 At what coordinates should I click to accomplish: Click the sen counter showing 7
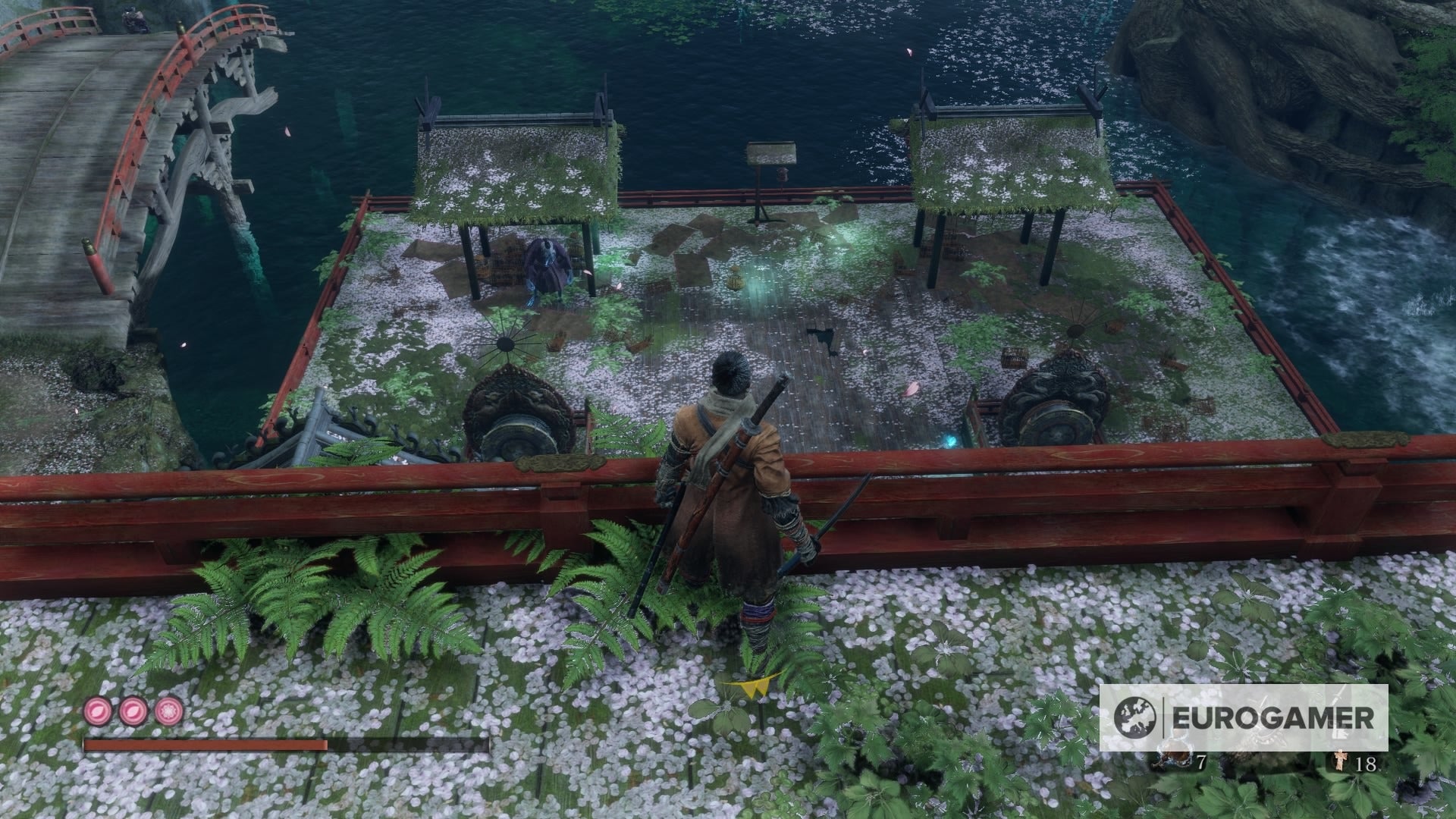[x=1201, y=762]
